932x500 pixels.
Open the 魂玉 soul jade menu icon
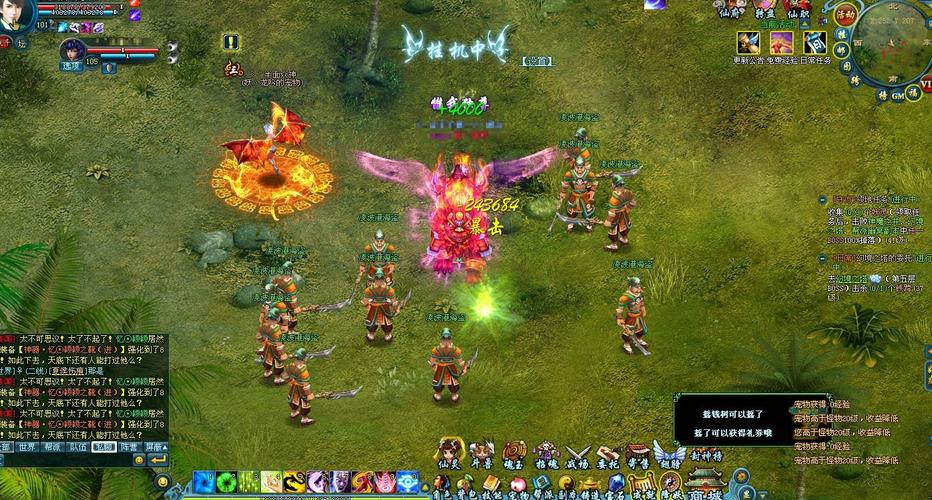pos(514,454)
